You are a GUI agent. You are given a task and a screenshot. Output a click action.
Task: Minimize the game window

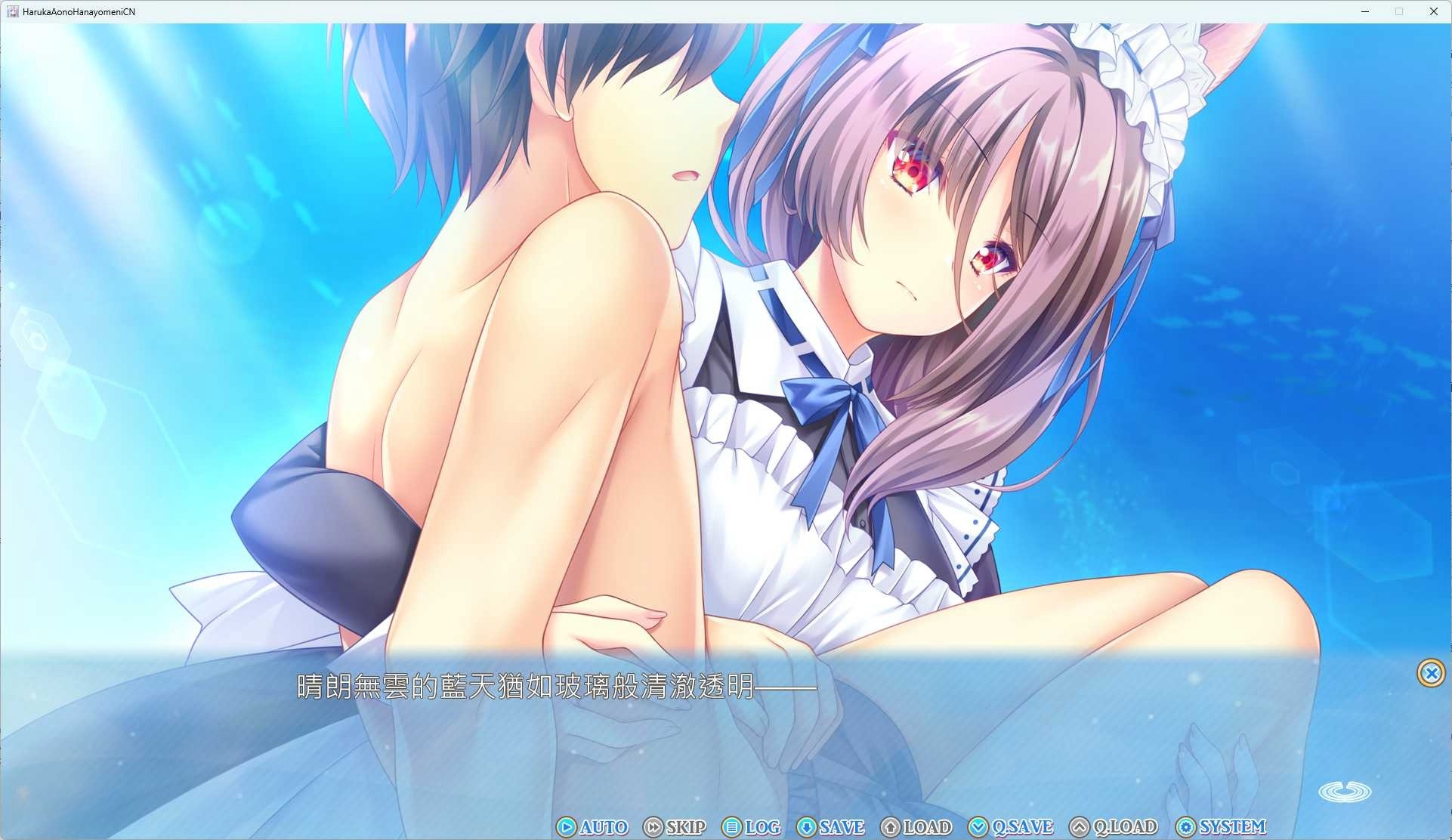1365,11
